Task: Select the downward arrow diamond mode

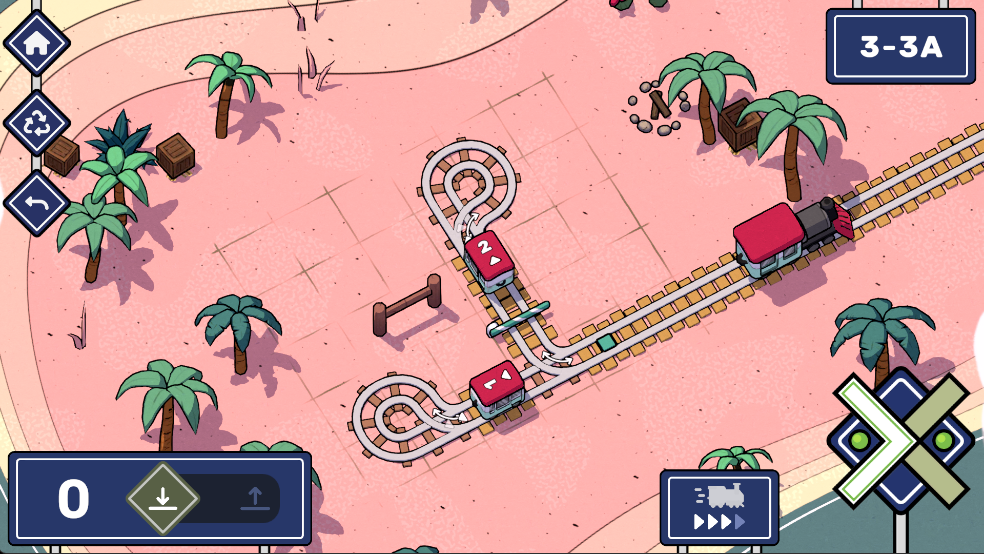Action: [x=163, y=498]
